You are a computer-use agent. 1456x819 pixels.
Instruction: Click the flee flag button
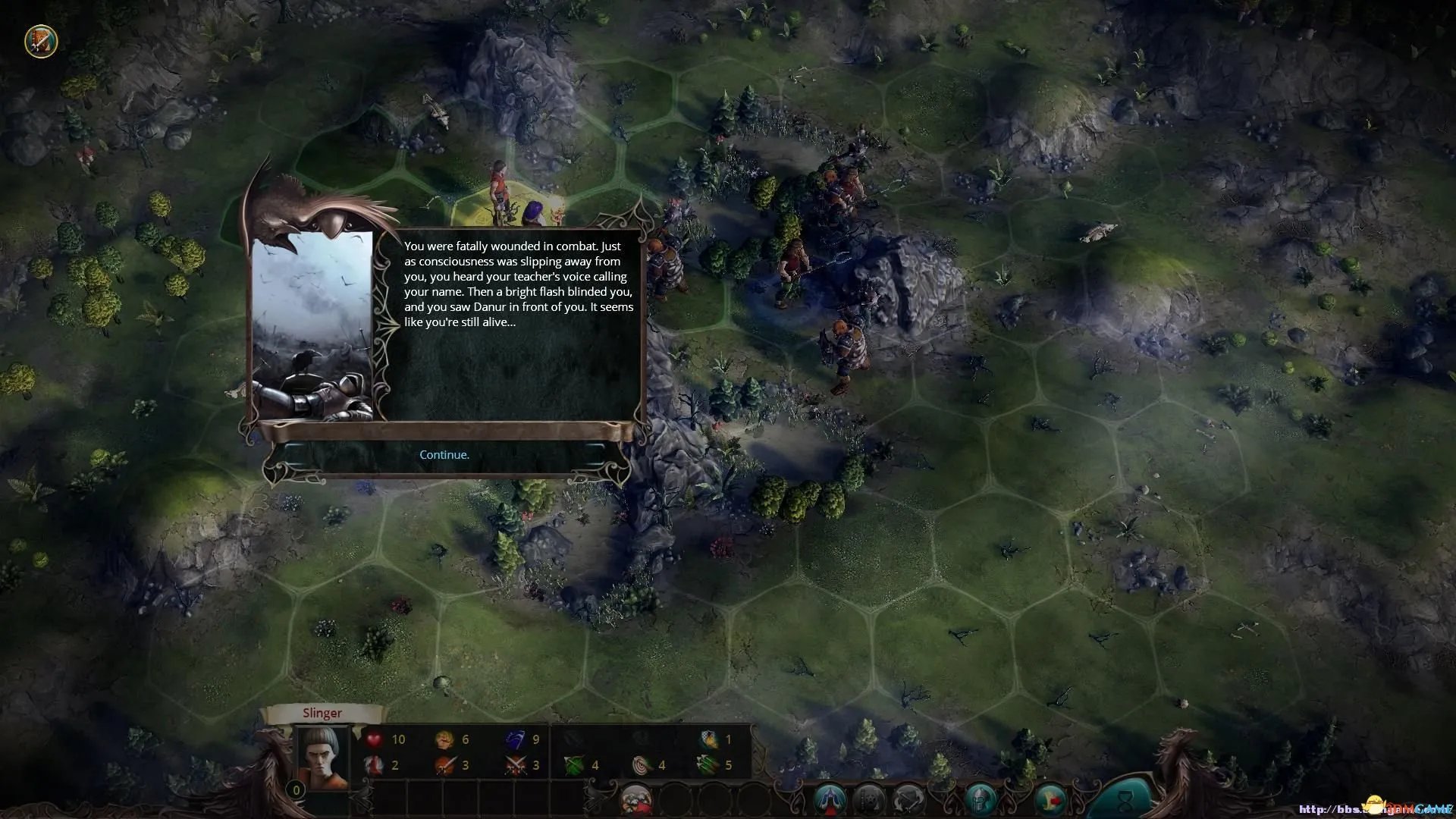pyautogui.click(x=1050, y=799)
